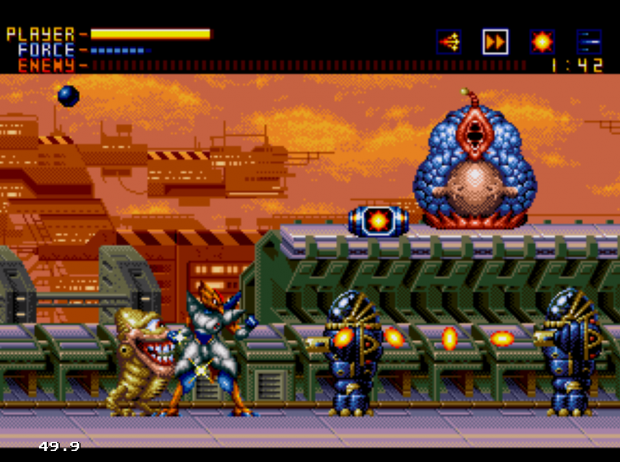The image size is (620, 462).
Task: Select the spread shot weapon icon
Action: [x=449, y=42]
